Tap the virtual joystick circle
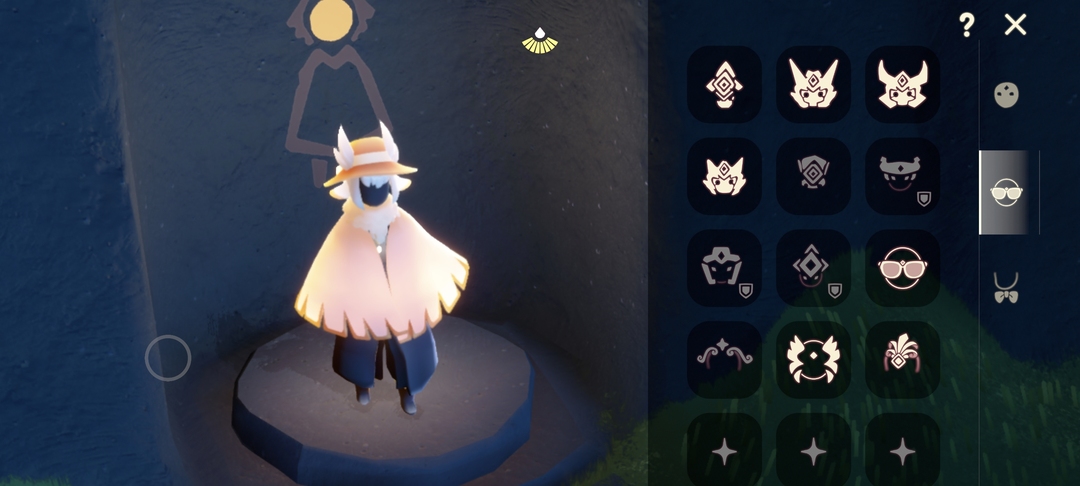This screenshot has width=1080, height=486. pos(168,358)
